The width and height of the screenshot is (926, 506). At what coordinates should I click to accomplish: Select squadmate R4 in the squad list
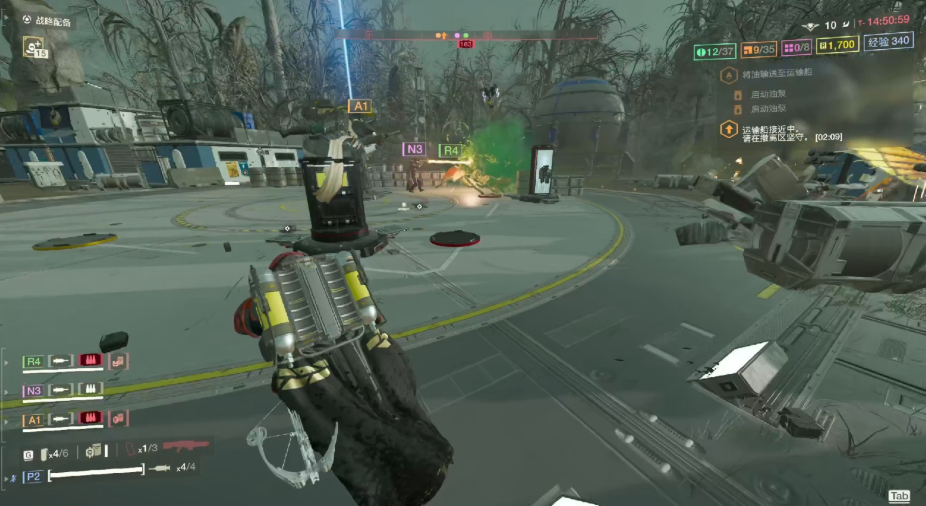(33, 361)
